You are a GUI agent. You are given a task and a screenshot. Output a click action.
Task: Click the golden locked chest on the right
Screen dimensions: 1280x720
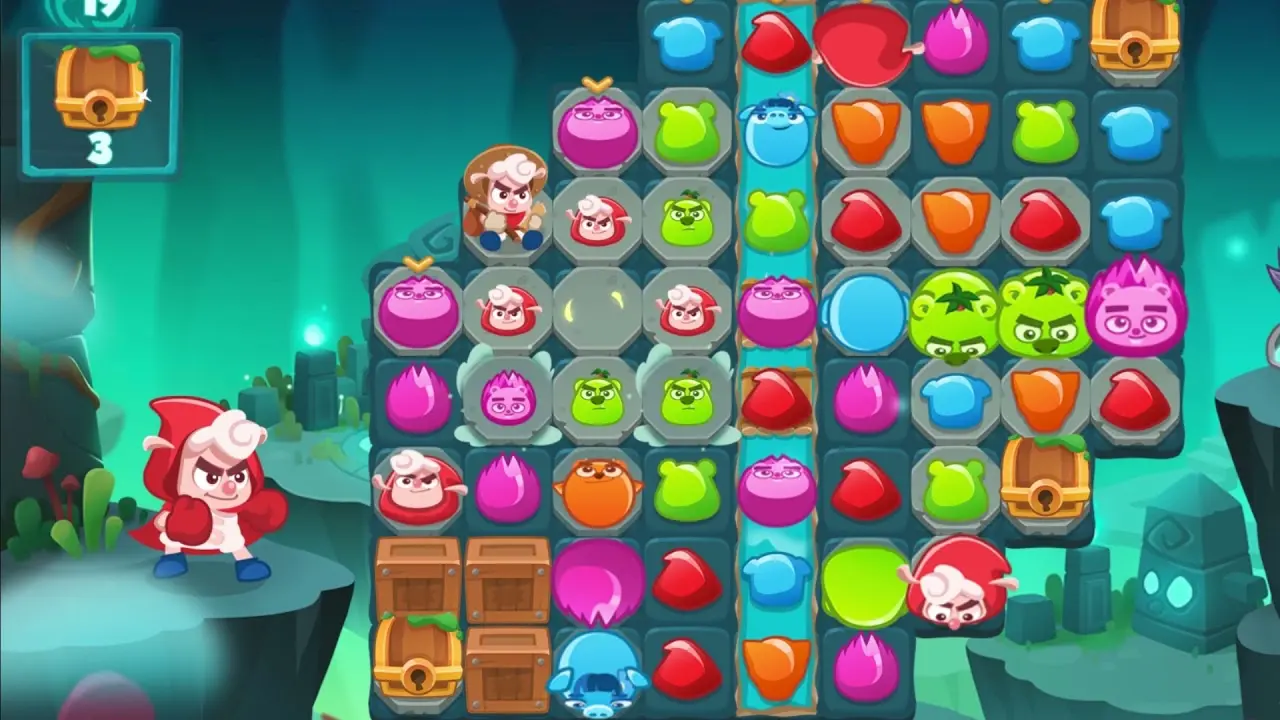[x=1044, y=490]
